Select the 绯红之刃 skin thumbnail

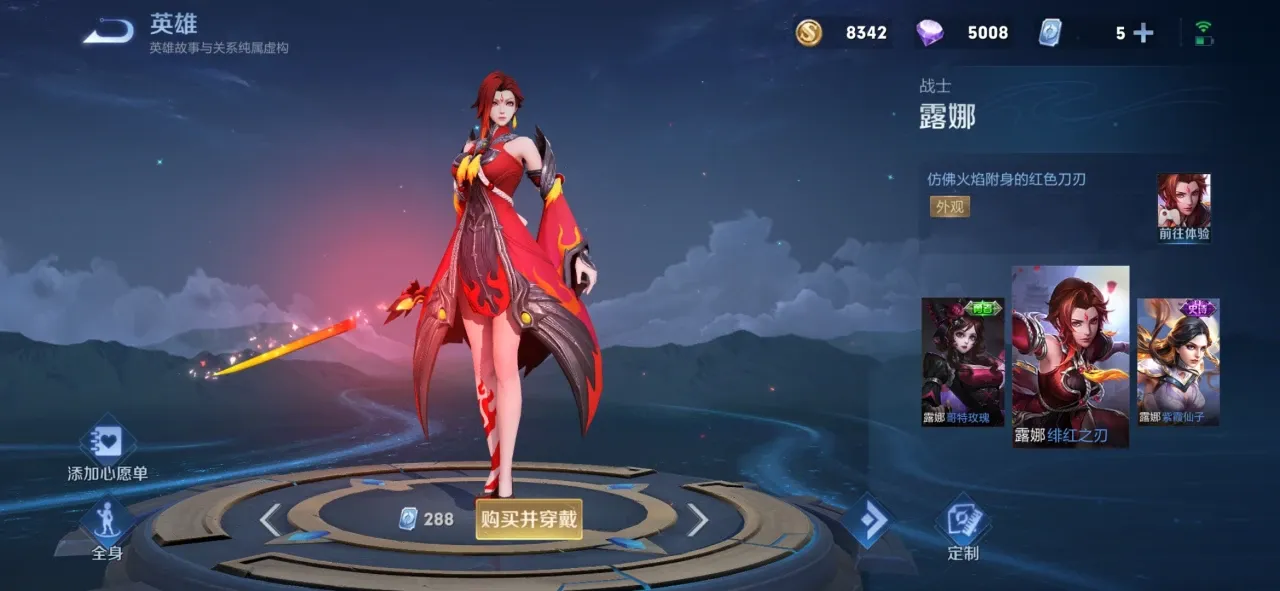coord(1070,355)
